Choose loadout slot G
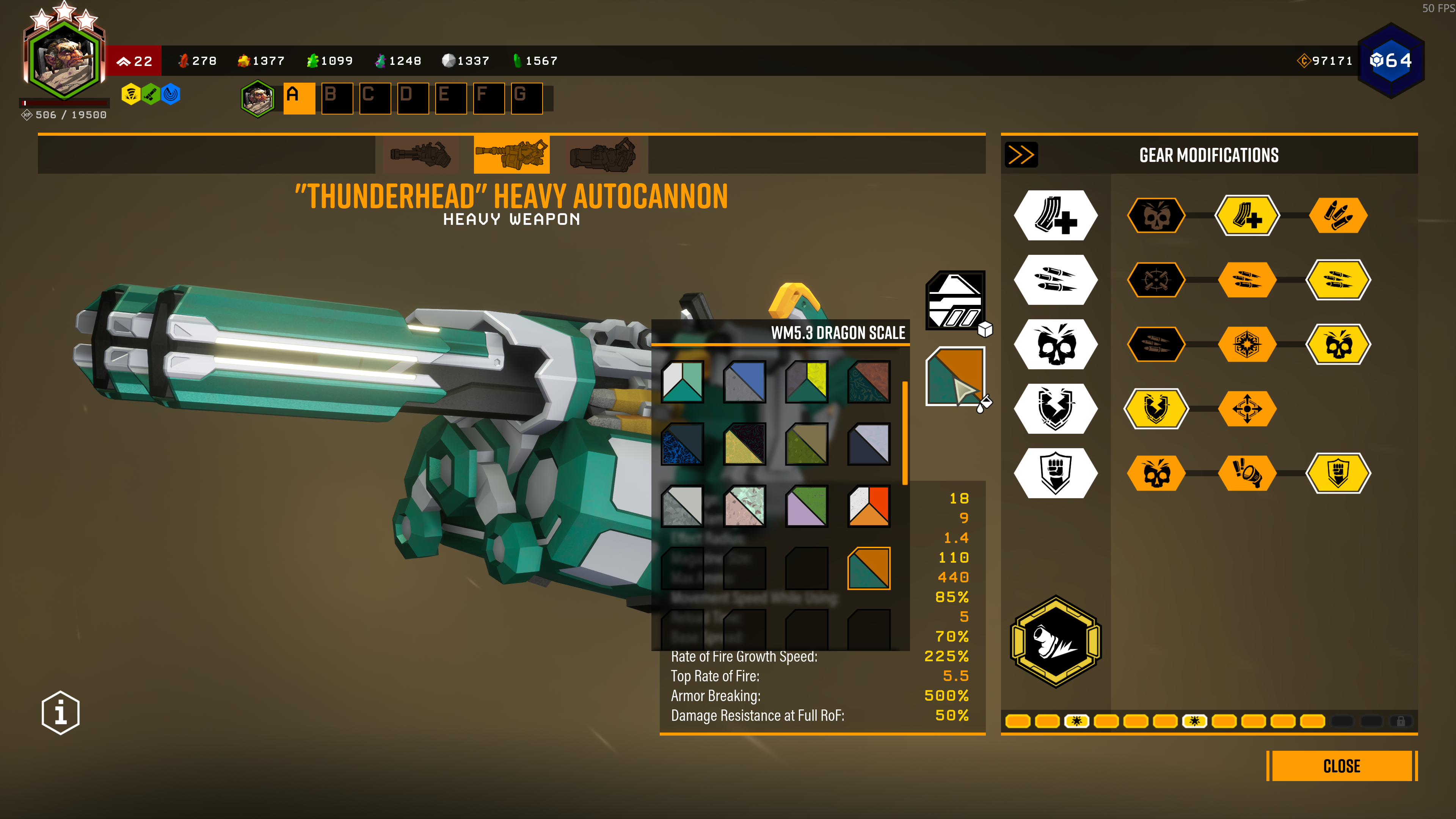 tap(526, 98)
